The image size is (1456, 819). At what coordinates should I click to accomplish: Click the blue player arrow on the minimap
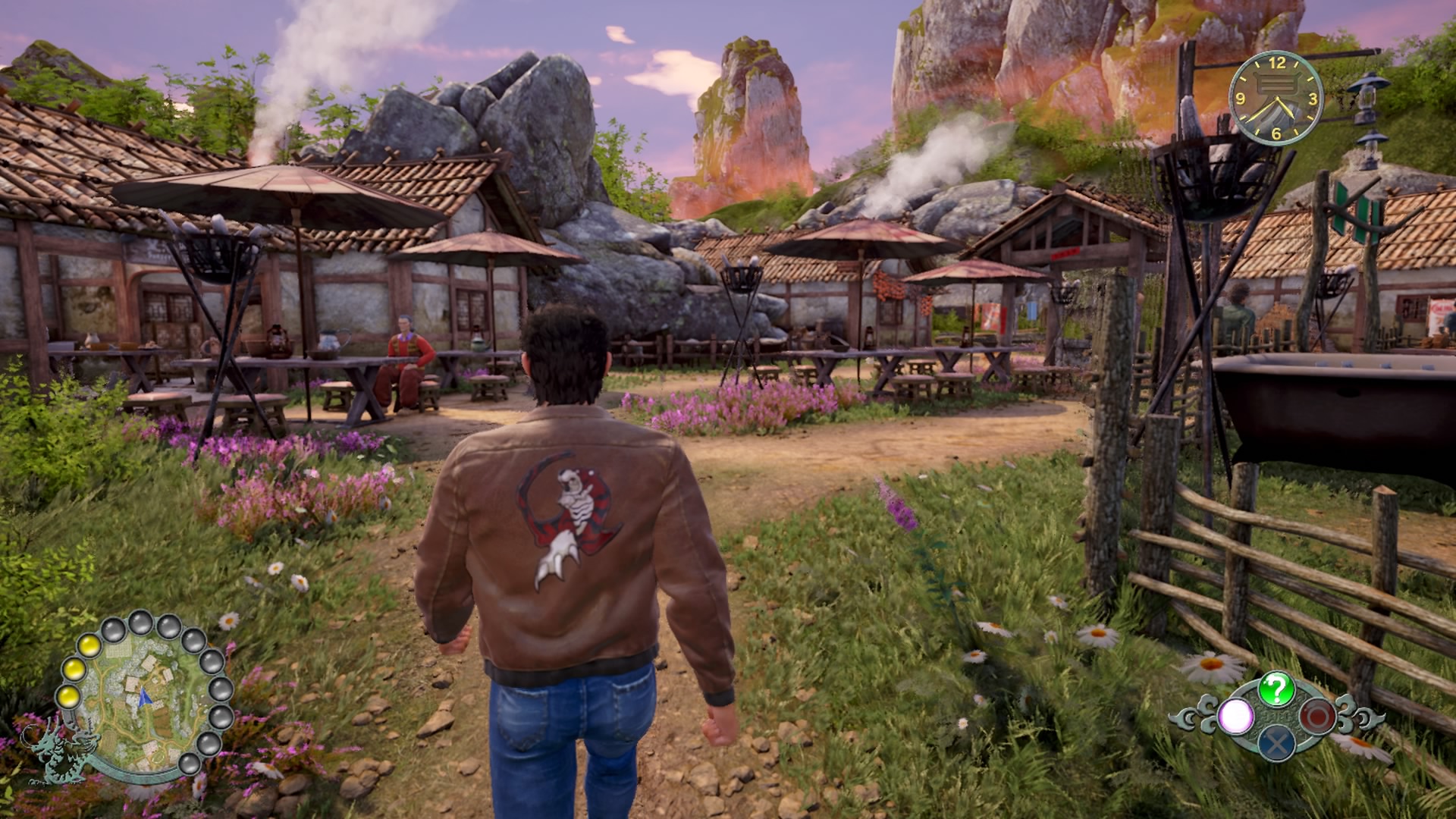[x=143, y=697]
